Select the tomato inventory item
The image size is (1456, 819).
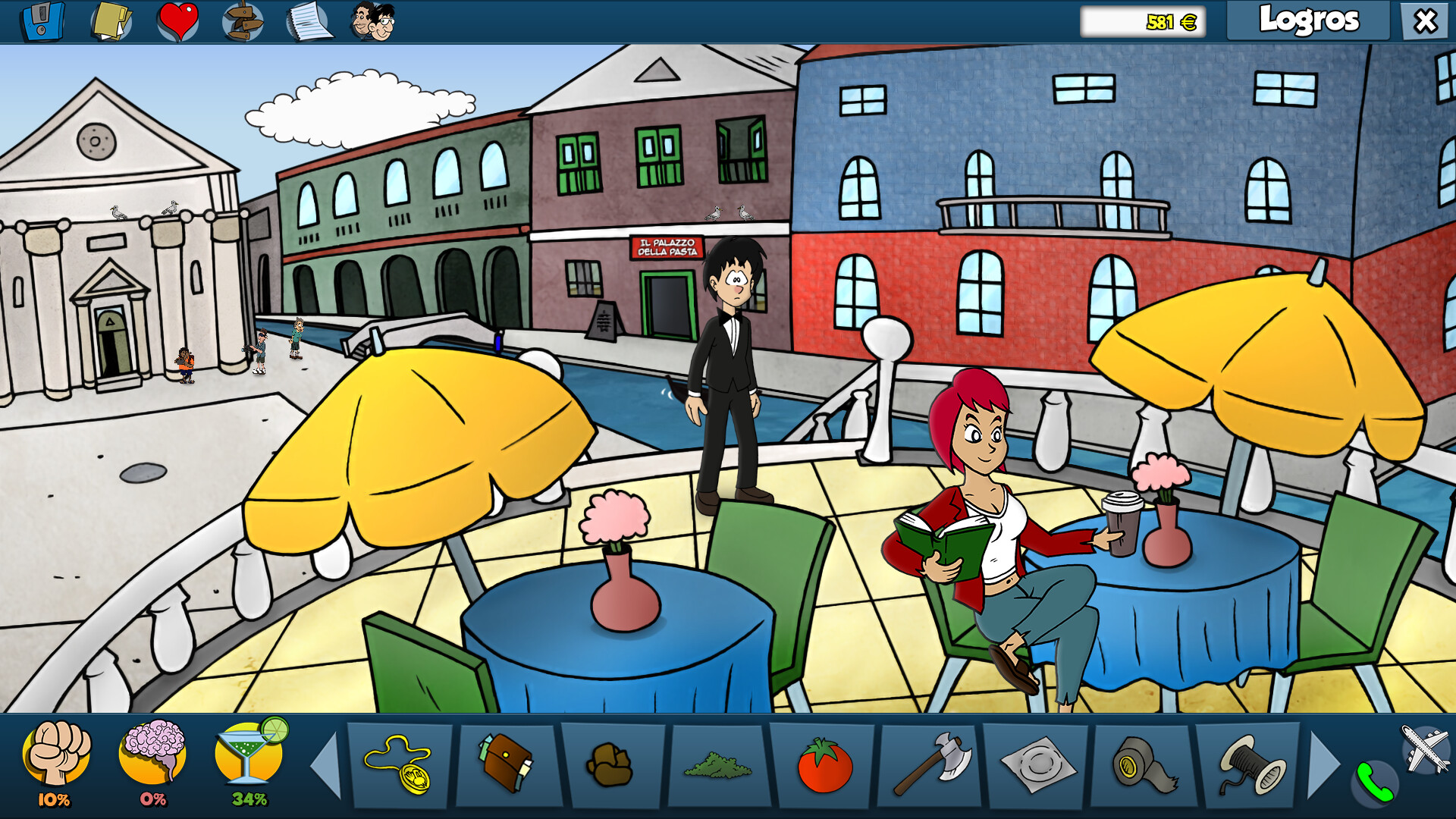[x=827, y=768]
